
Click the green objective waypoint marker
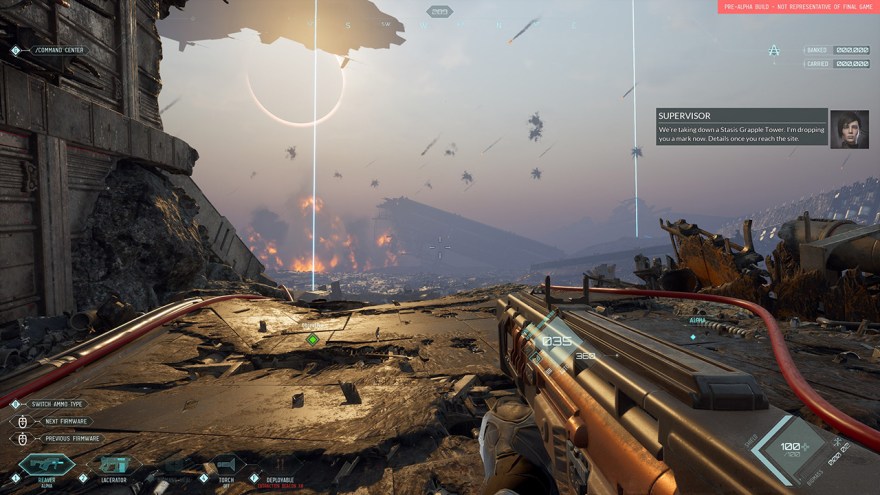(x=313, y=339)
